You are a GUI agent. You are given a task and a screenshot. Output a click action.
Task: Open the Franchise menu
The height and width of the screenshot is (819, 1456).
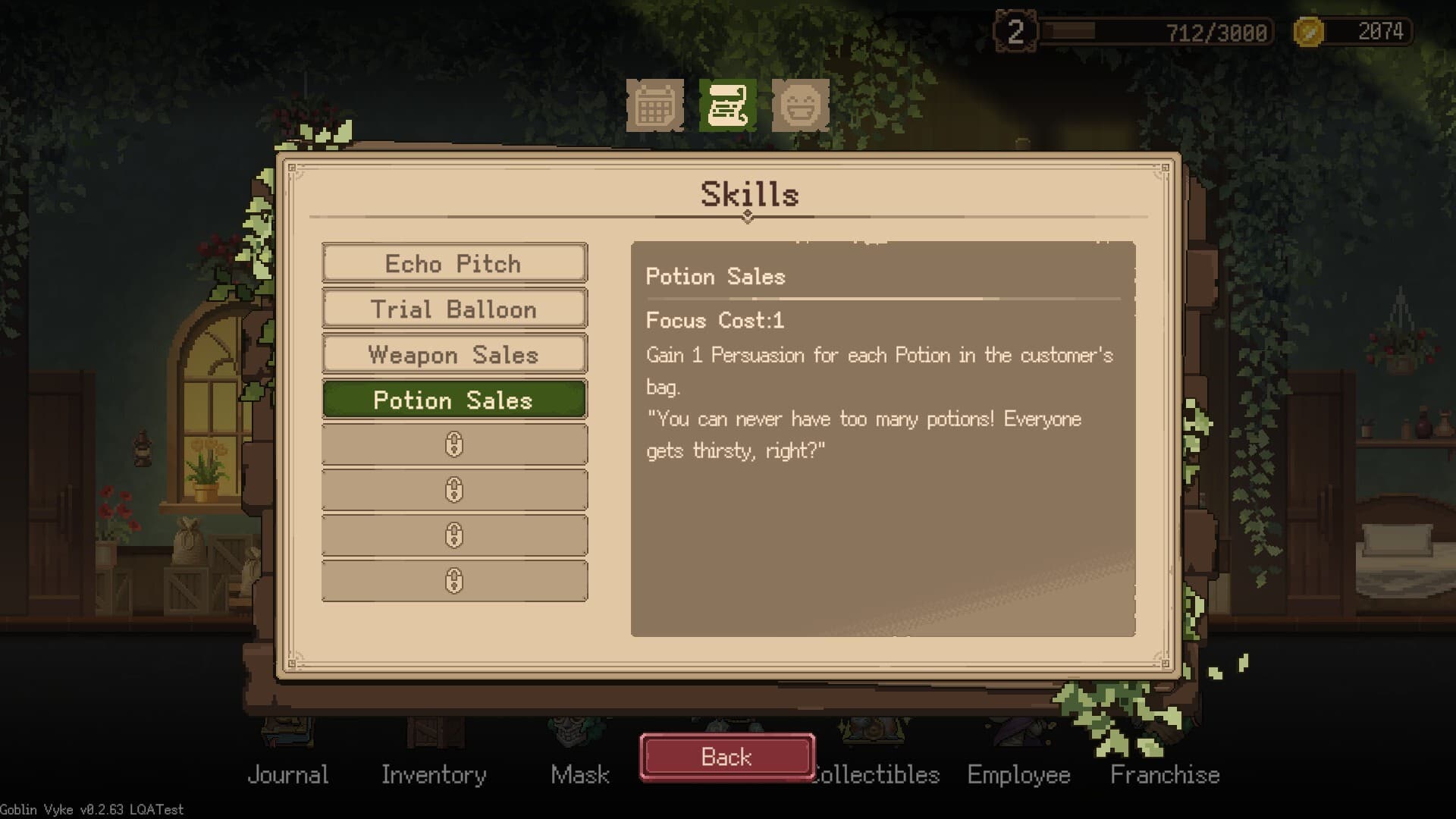pos(1164,775)
